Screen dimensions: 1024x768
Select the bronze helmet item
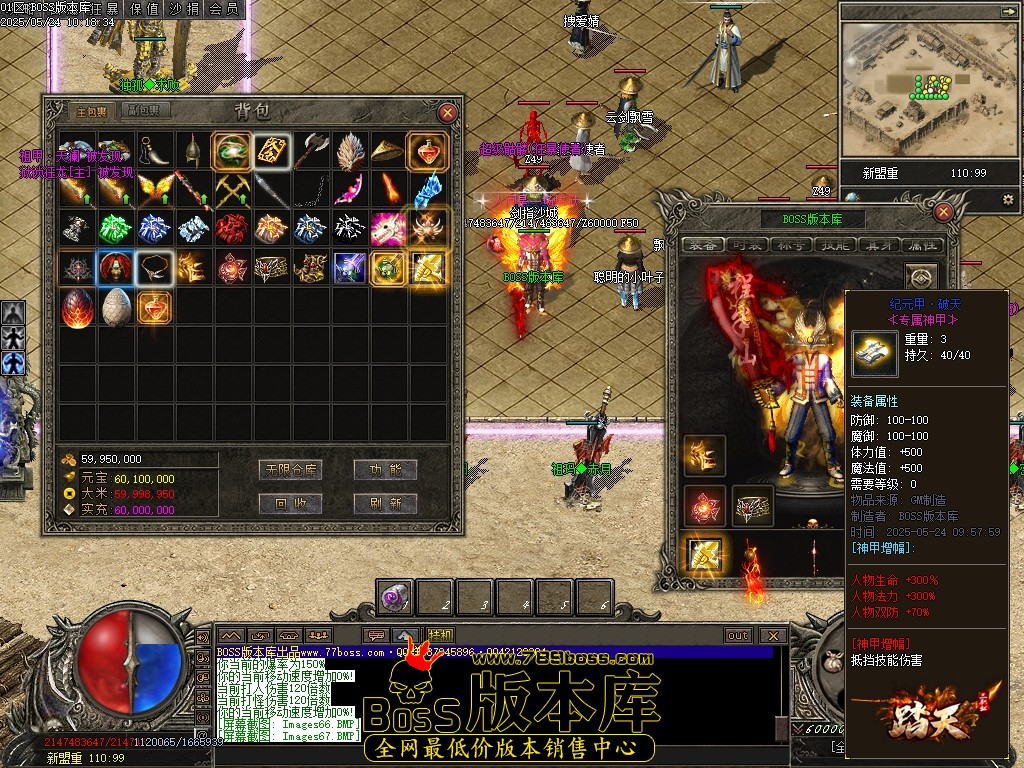pos(193,150)
